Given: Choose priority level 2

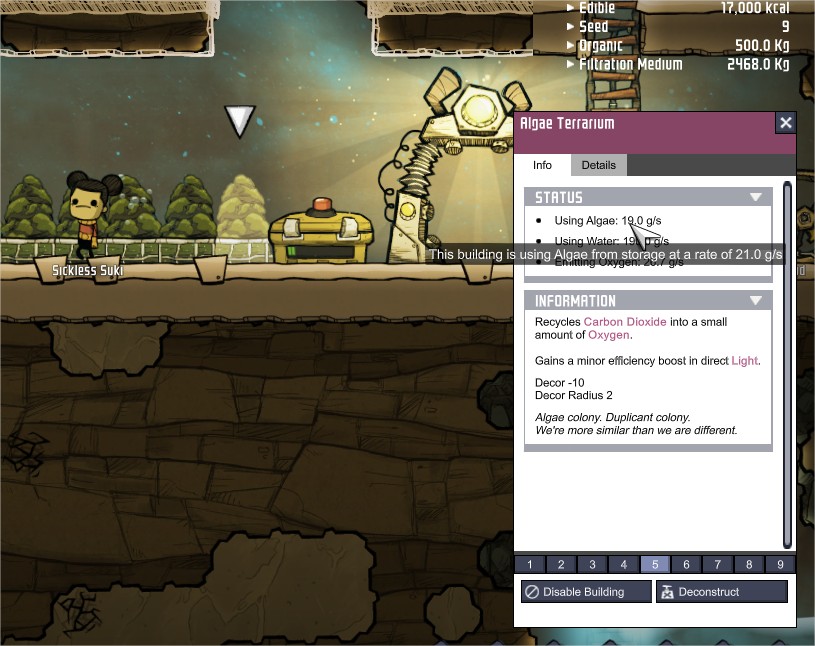Looking at the screenshot, I should coord(561,565).
